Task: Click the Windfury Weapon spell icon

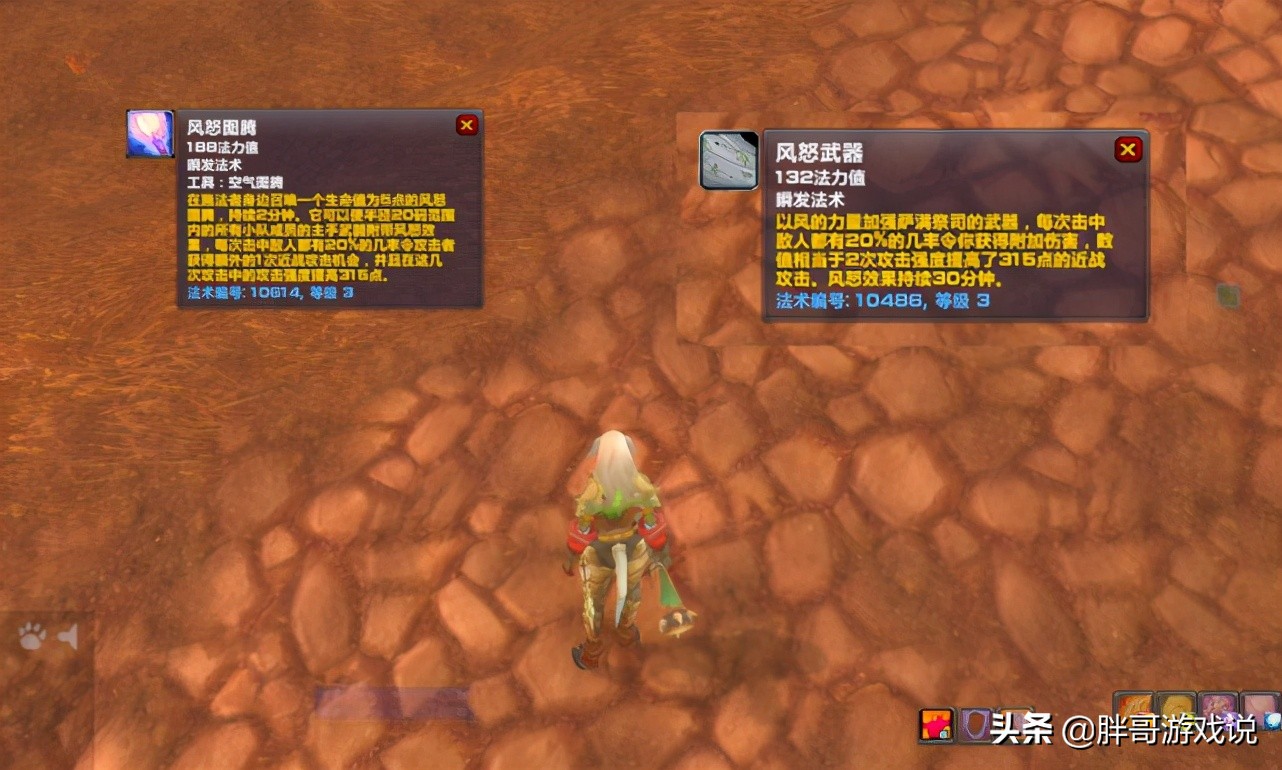Action: 728,160
